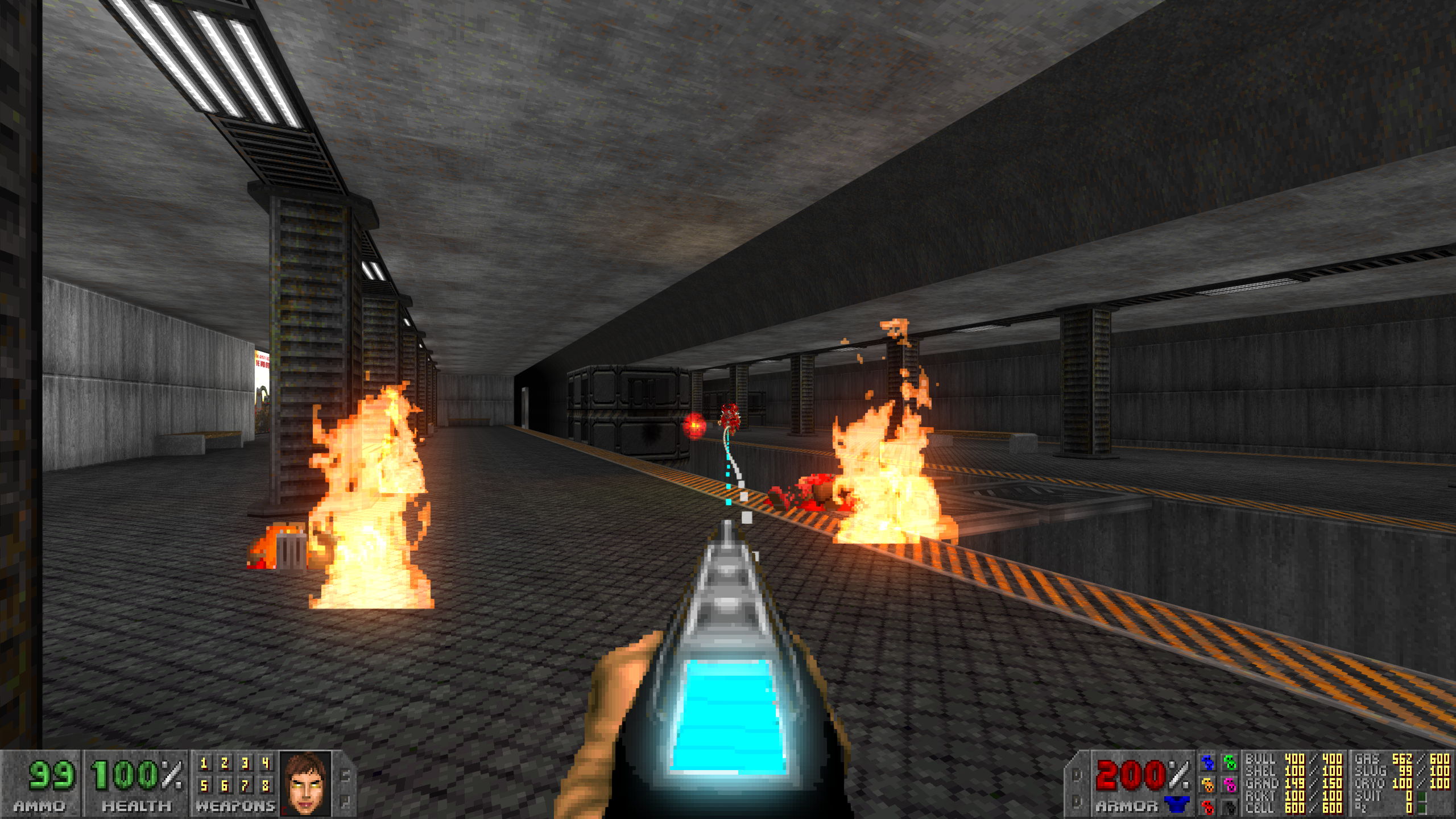Viewport: 1456px width, 819px height.
Task: Select the yellow-orange skull key icon
Action: pos(1207,785)
